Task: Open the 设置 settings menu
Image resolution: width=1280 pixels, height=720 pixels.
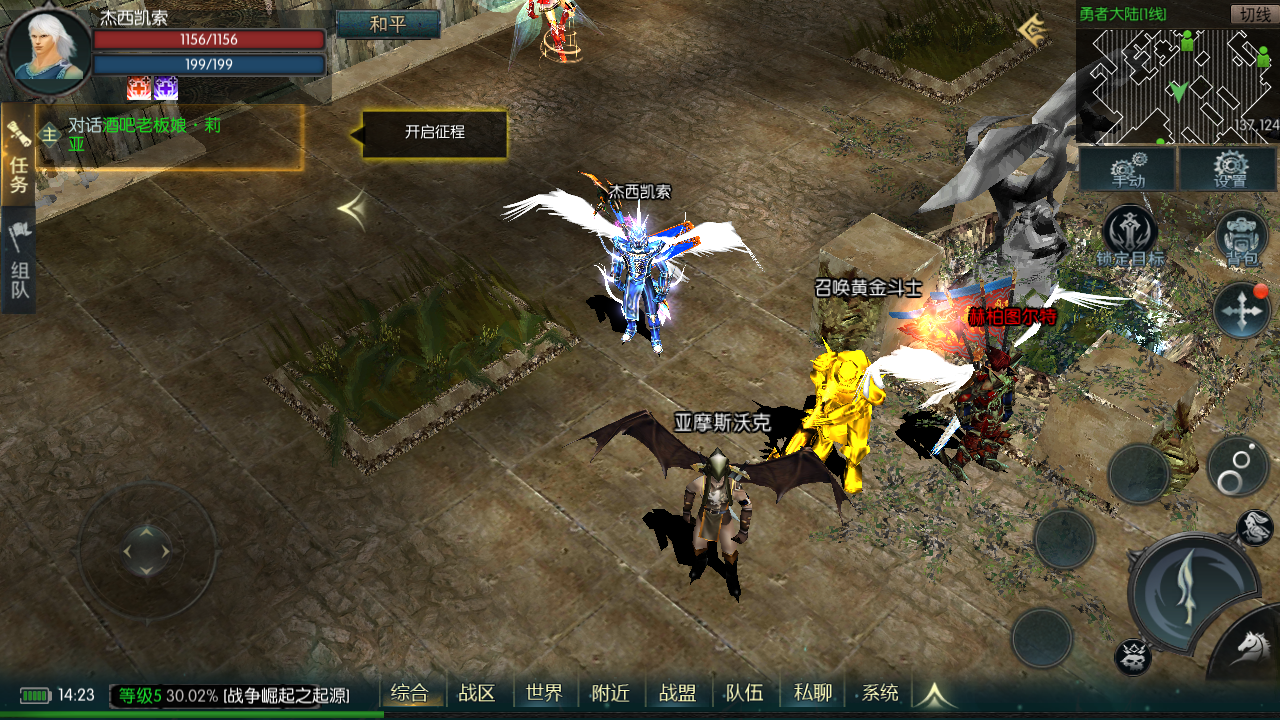Action: [1229, 169]
